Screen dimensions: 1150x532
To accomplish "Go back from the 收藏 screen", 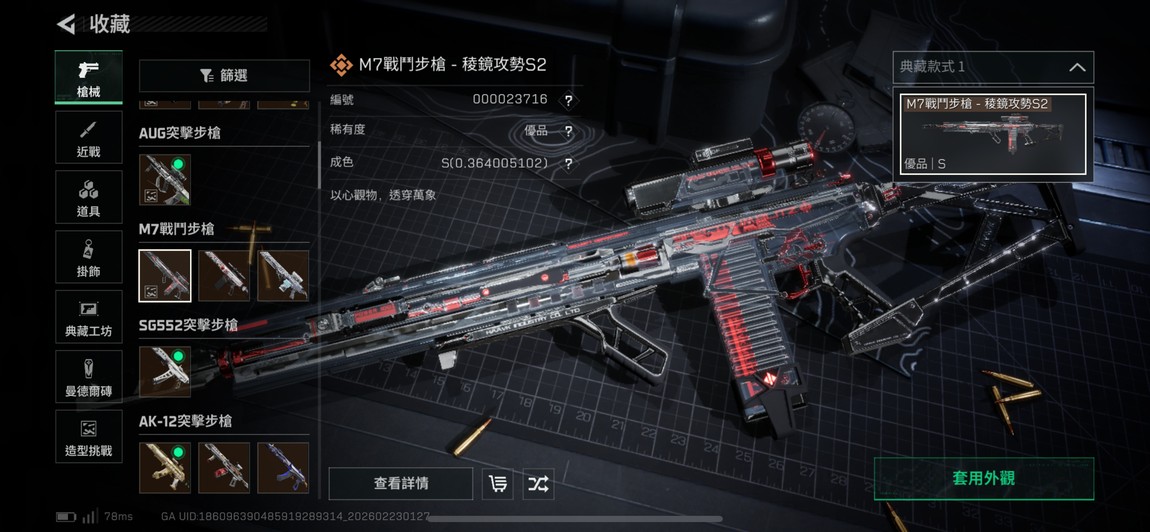I will tap(66, 23).
